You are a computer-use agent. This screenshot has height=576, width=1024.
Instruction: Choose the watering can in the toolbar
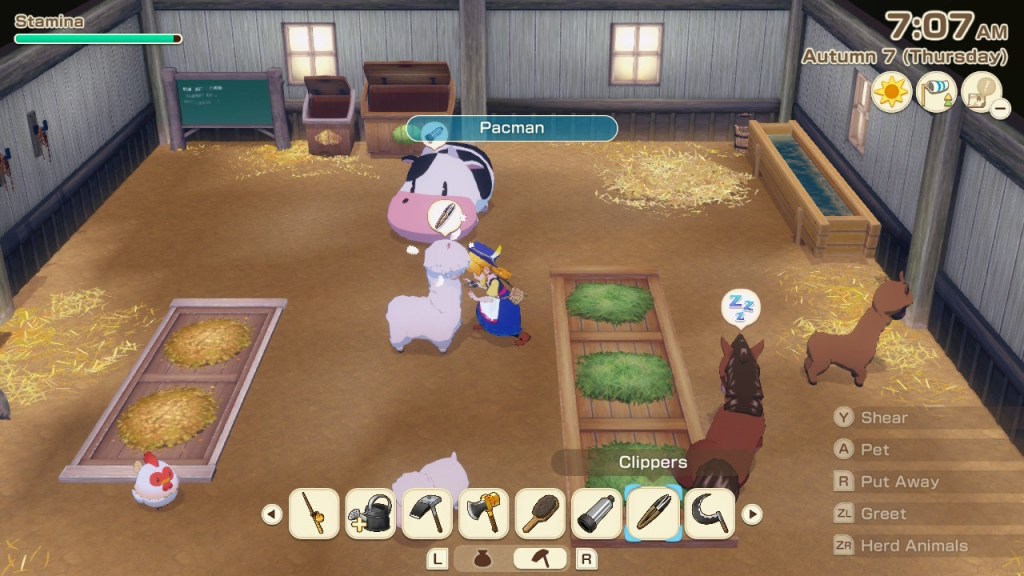(x=370, y=514)
